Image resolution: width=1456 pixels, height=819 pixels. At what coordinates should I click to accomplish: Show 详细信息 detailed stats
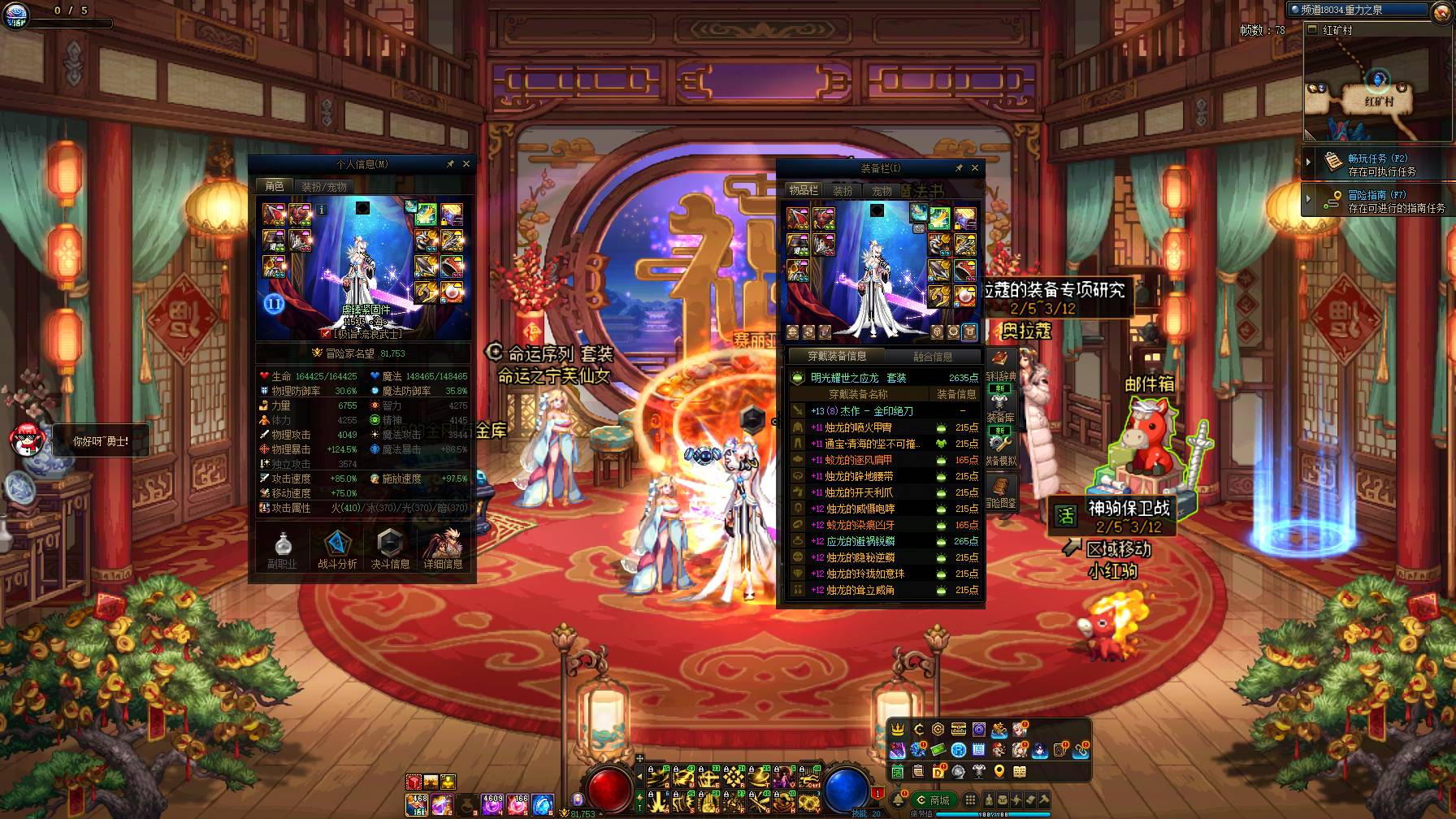[x=443, y=549]
